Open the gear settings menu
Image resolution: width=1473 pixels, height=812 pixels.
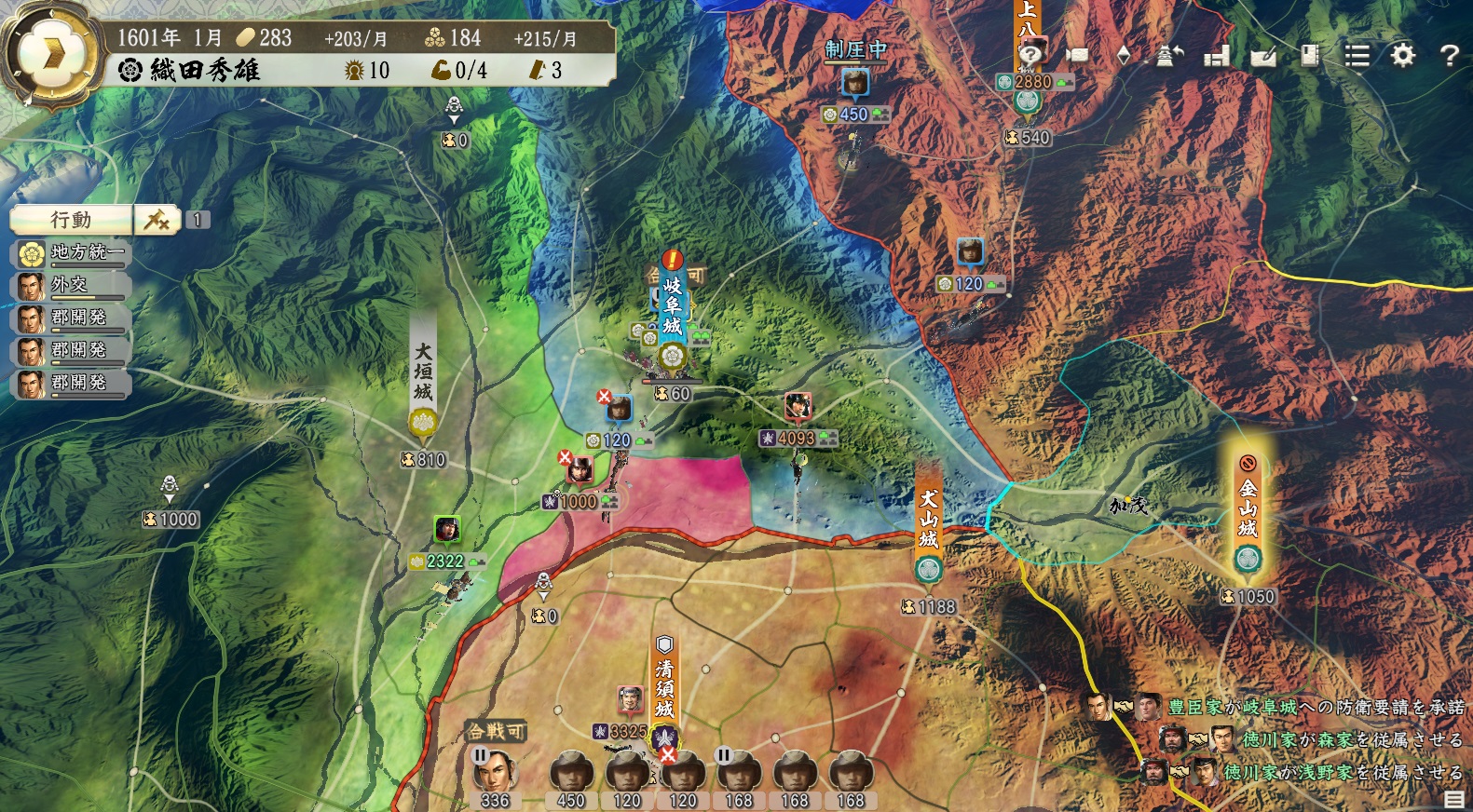(1402, 56)
